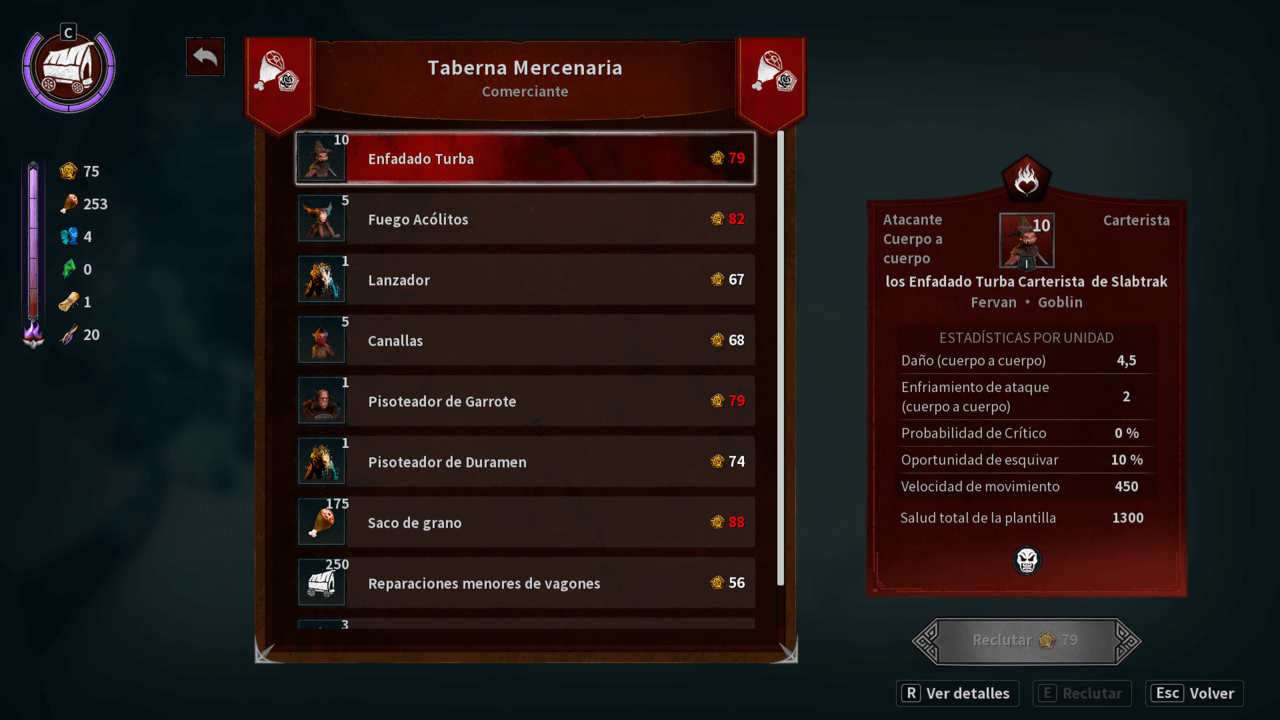
Task: Click the flame faction emblem above unit panel
Action: [x=1026, y=180]
